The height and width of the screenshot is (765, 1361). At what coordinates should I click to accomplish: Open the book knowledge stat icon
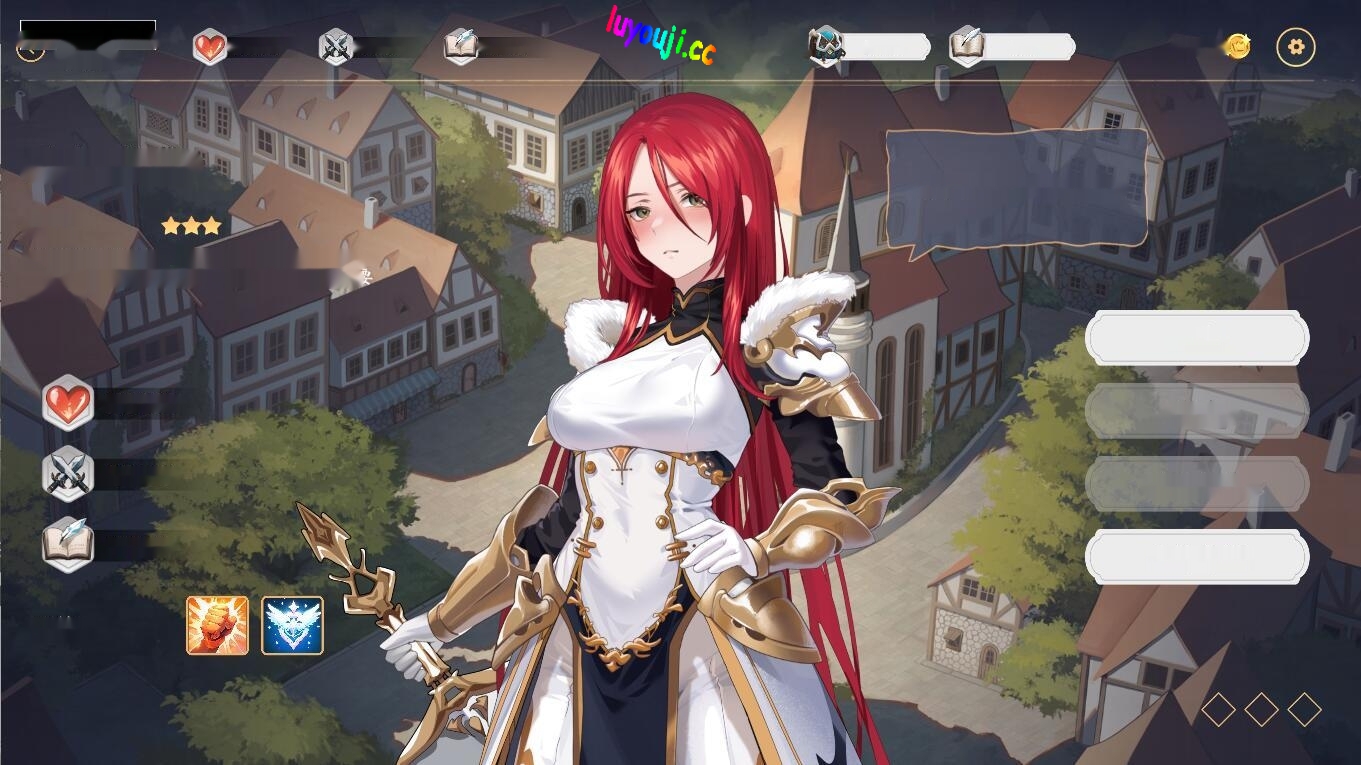pos(459,46)
